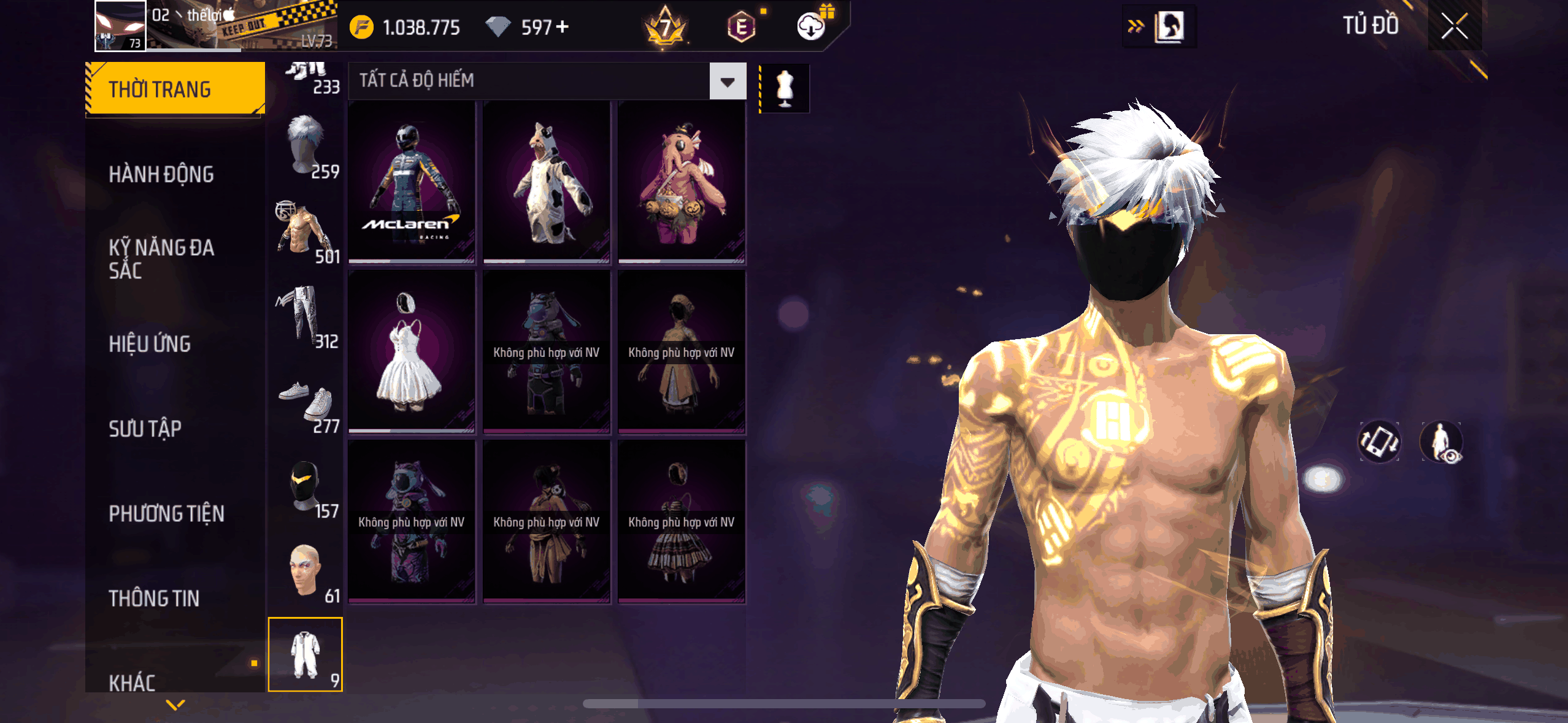
Task: Select the mask category with 157 items
Action: click(x=306, y=489)
